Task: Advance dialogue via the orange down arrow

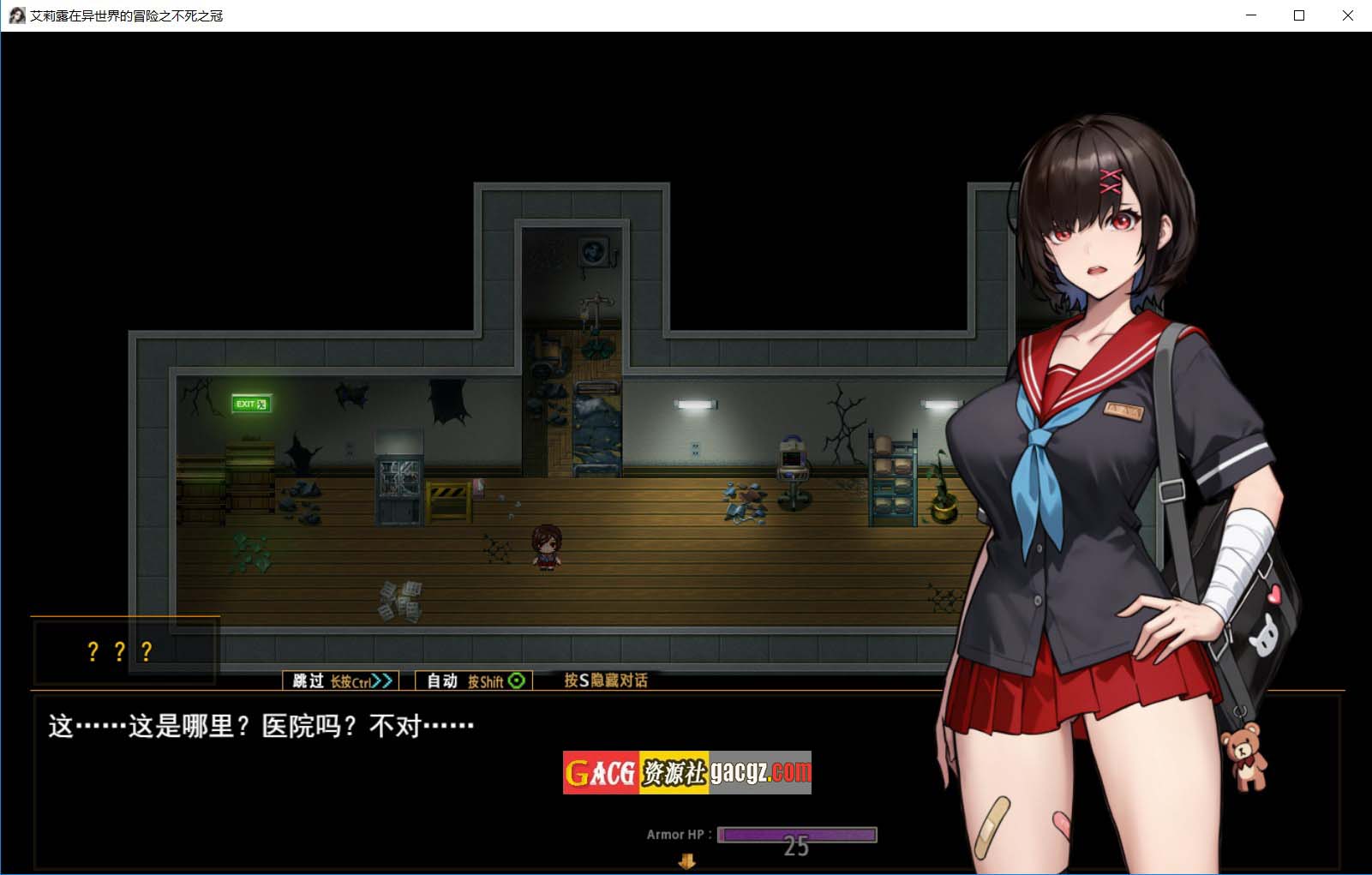Action: click(686, 862)
